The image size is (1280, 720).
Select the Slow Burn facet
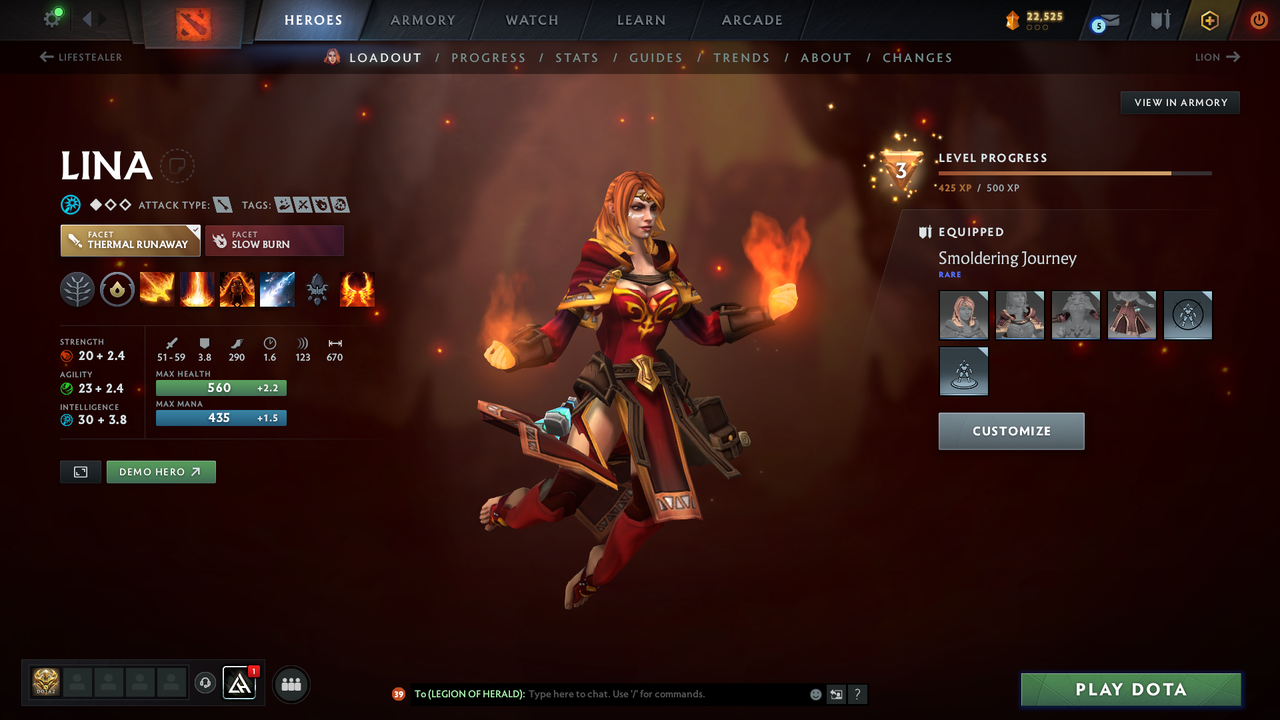coord(274,240)
